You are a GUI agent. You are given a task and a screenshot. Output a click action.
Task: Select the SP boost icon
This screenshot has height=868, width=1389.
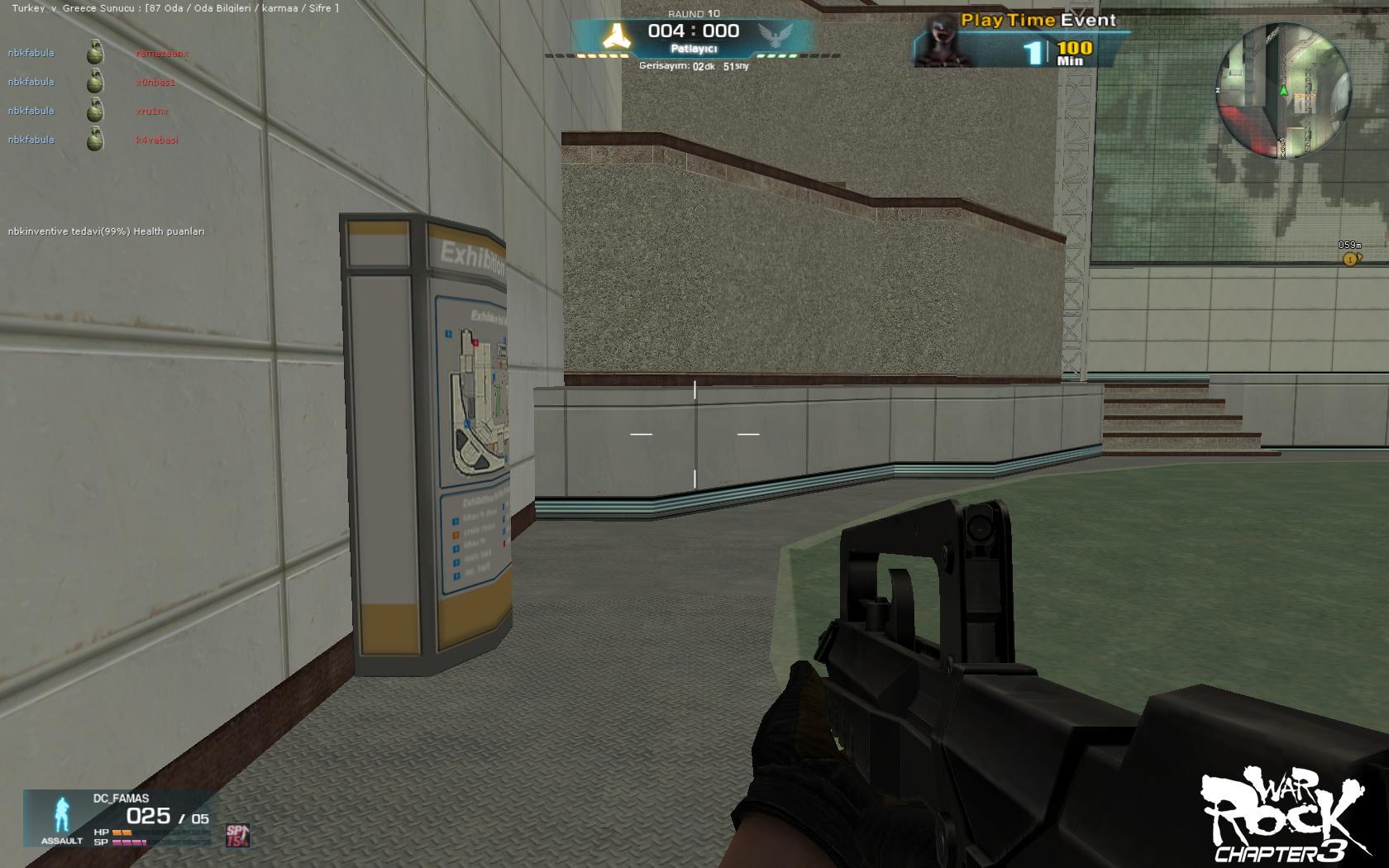[x=237, y=835]
